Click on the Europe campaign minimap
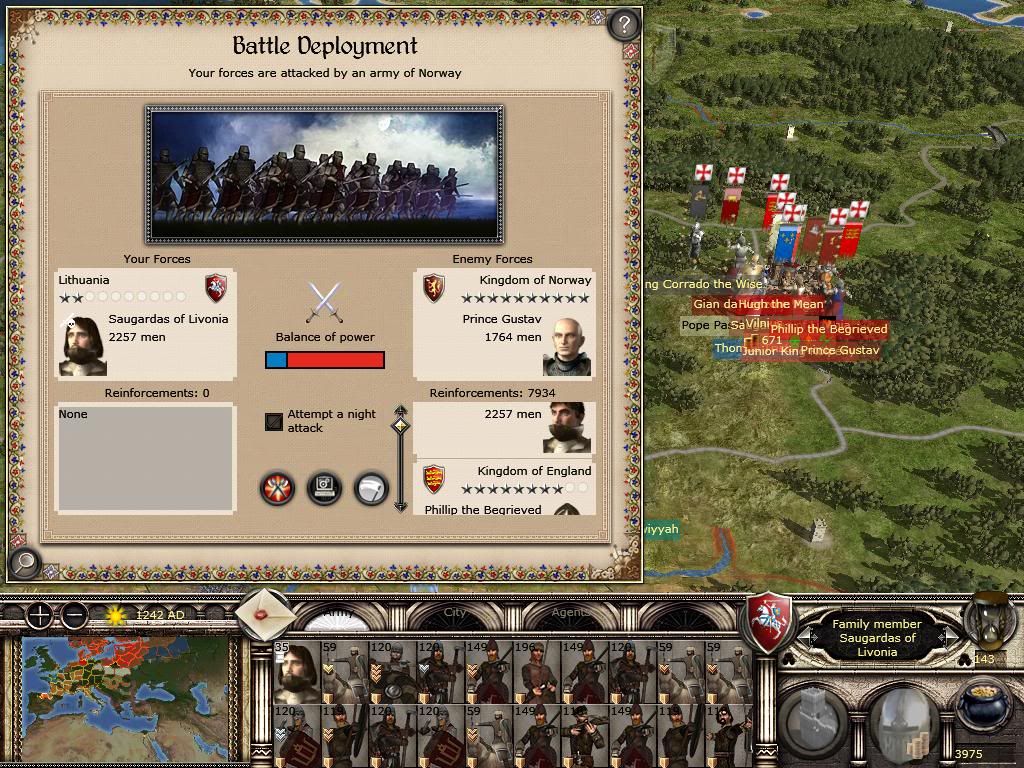The height and width of the screenshot is (768, 1024). click(125, 682)
